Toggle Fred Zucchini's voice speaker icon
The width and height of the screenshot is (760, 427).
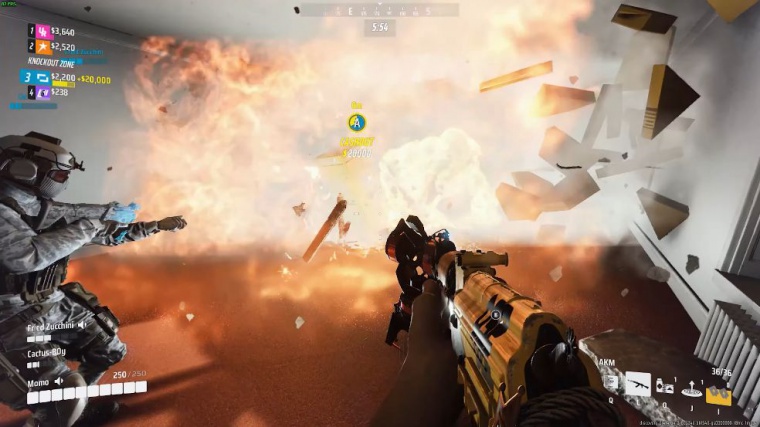[83, 325]
